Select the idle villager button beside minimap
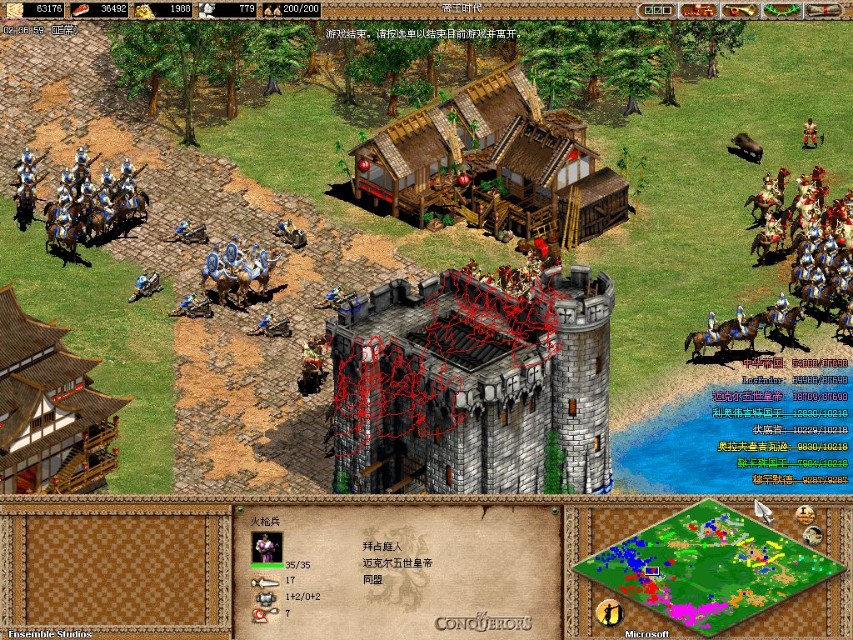853x640 pixels. coord(607,612)
